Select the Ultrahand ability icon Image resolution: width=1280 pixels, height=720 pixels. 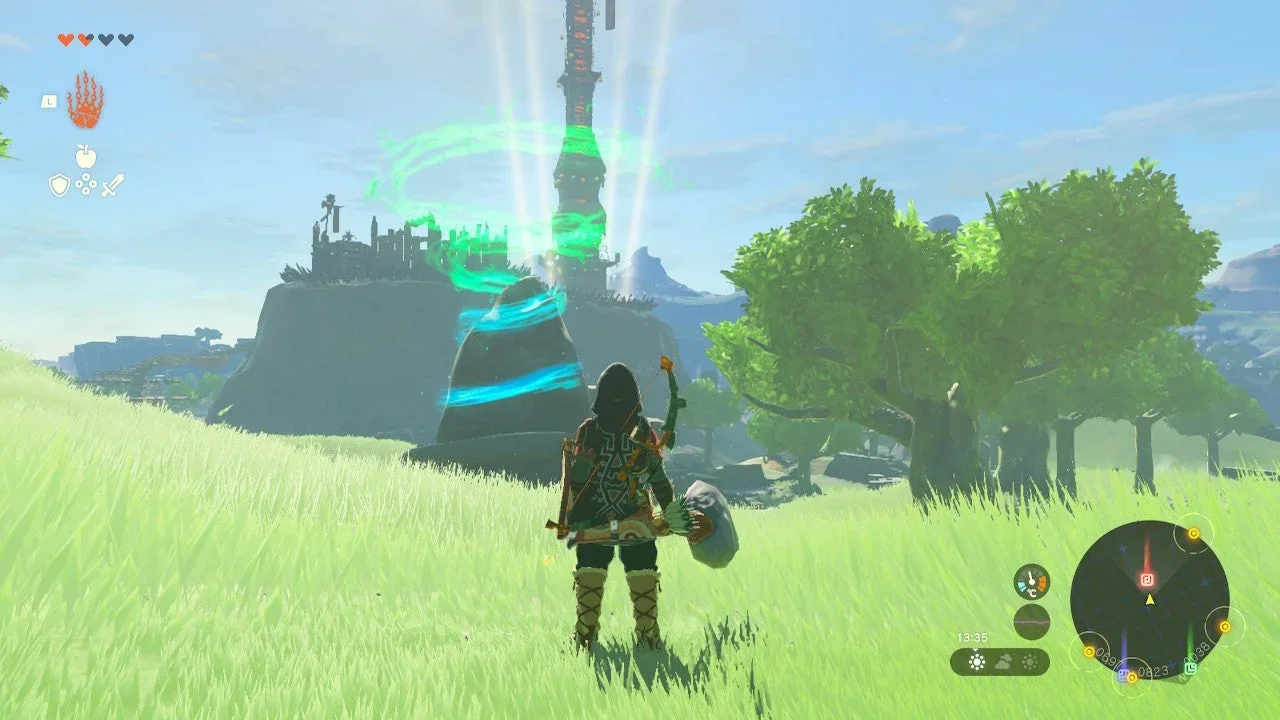pos(88,101)
